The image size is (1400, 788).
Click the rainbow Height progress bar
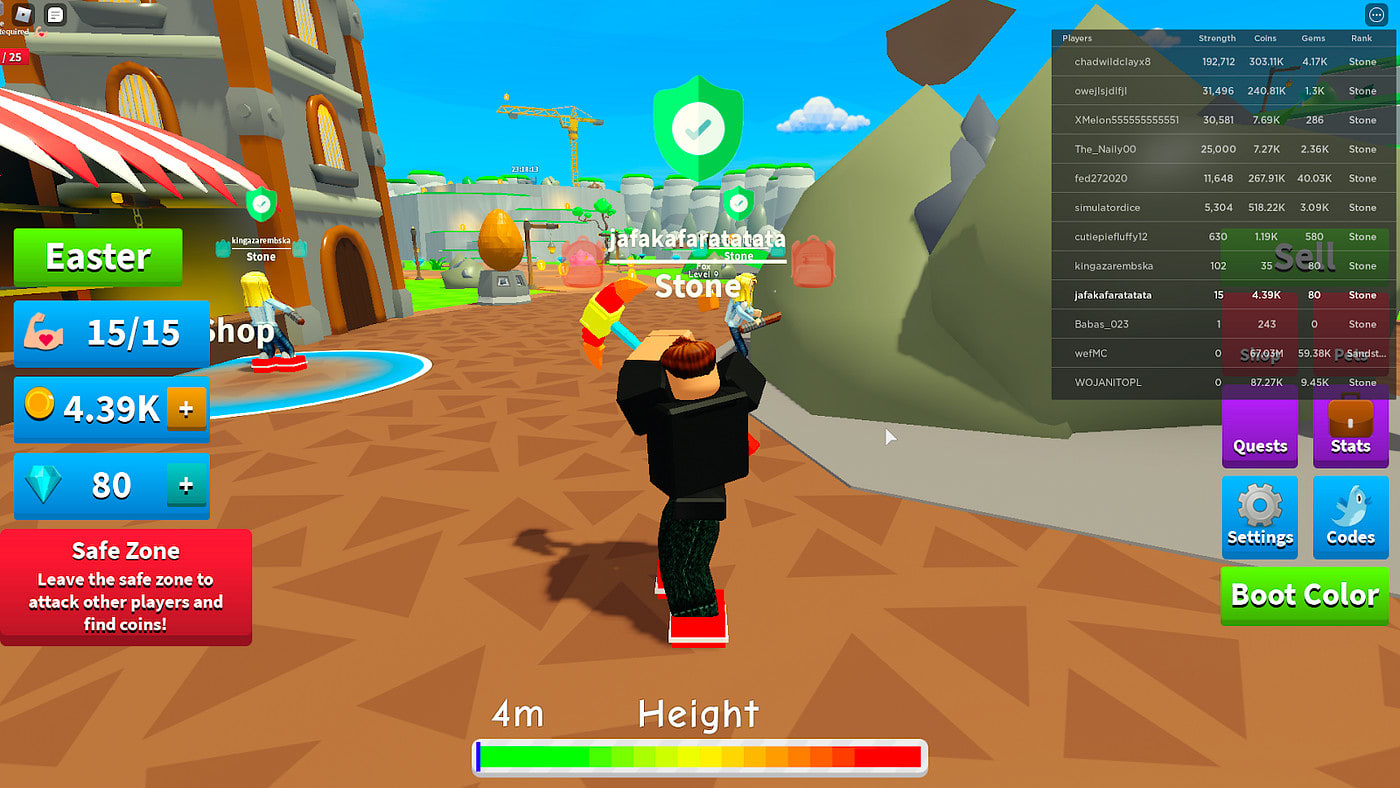coord(700,757)
